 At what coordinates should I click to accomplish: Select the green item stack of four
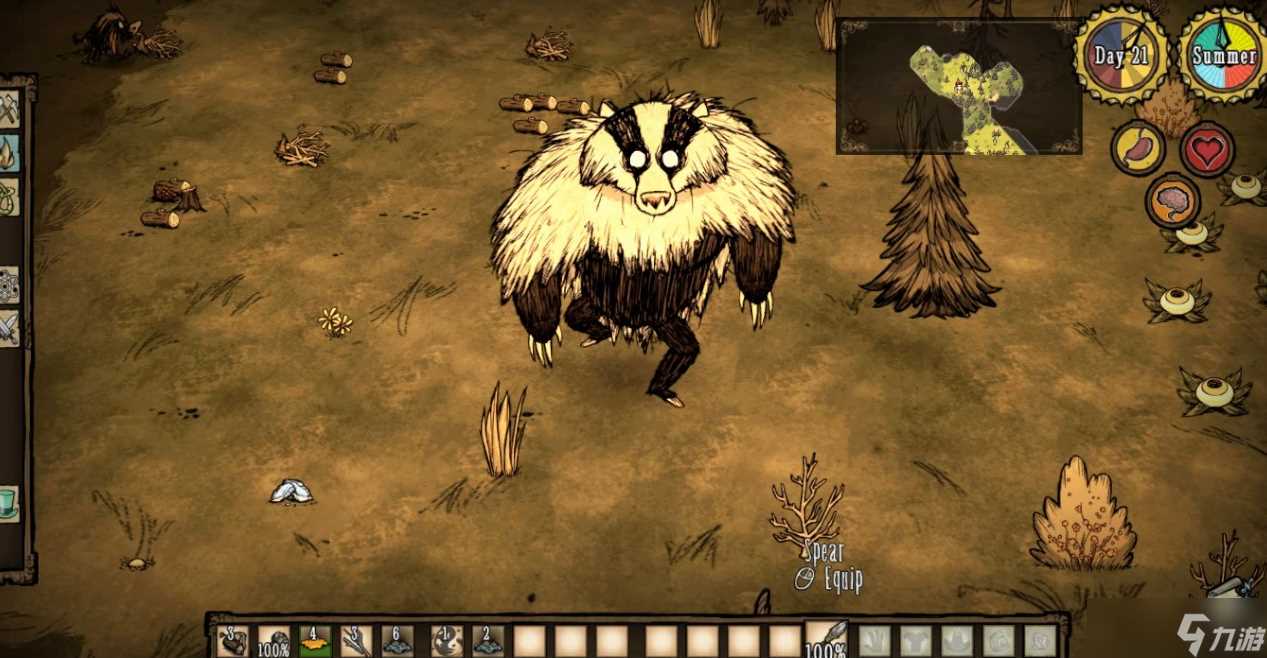pos(315,641)
